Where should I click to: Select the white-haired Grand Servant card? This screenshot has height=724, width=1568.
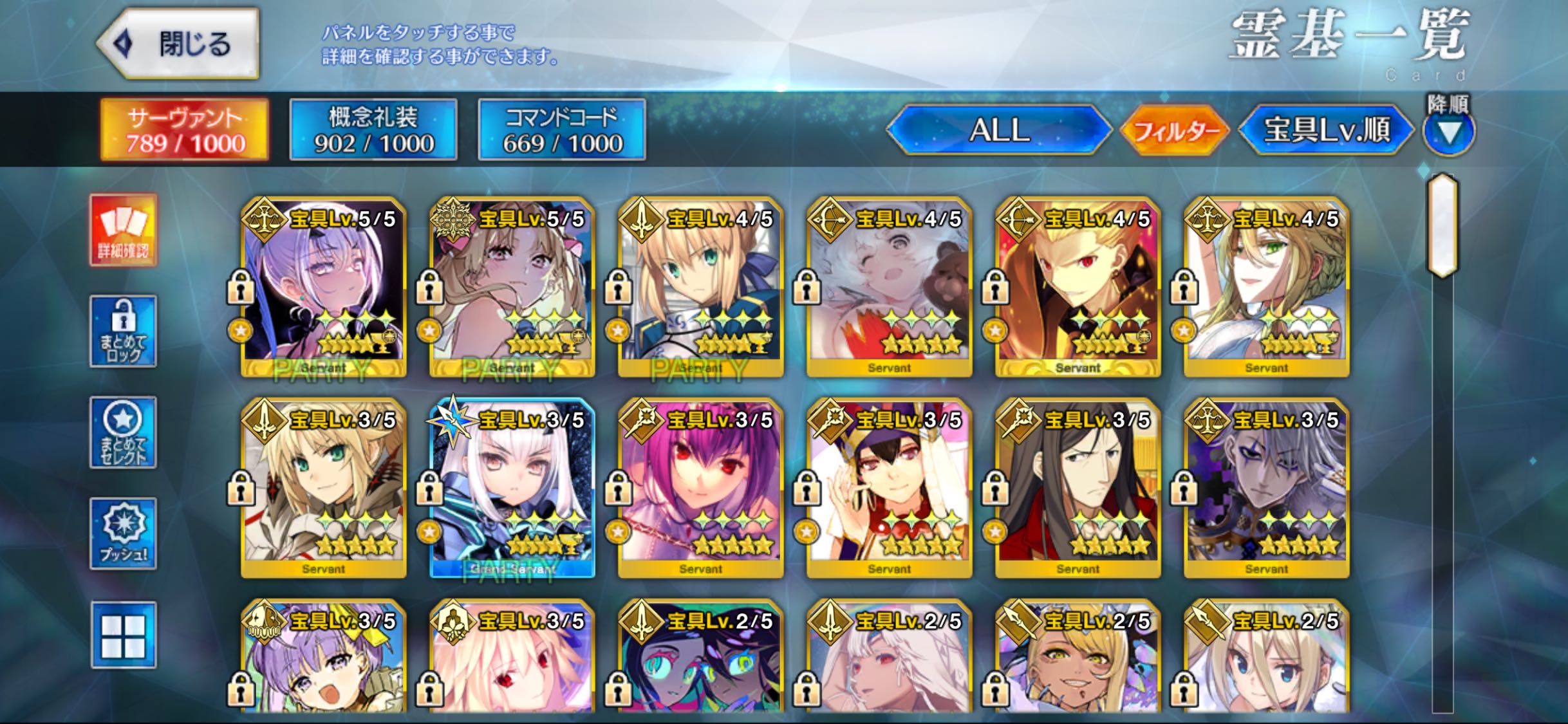pos(512,488)
